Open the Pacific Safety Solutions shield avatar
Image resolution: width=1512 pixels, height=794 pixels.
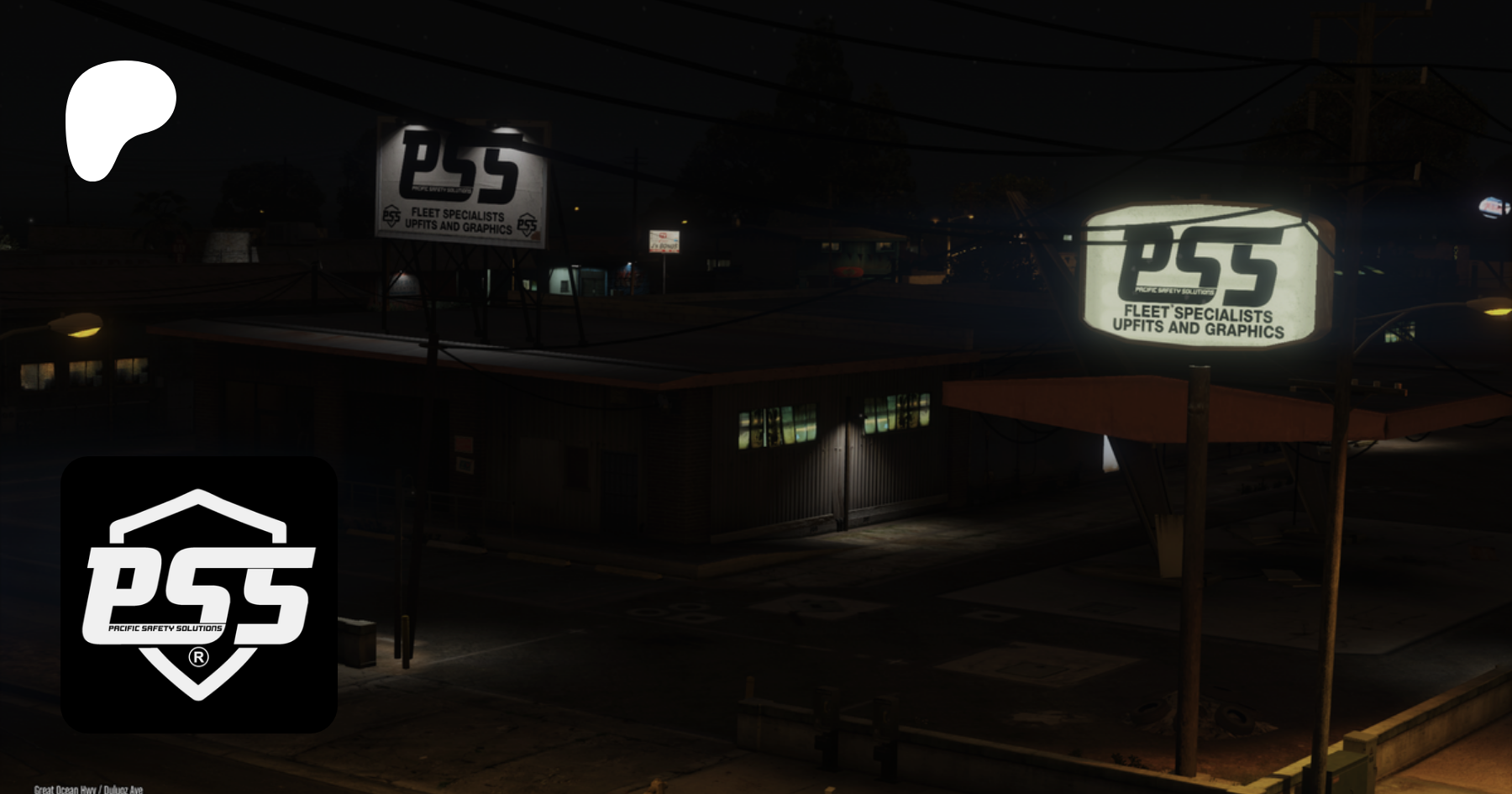(199, 594)
